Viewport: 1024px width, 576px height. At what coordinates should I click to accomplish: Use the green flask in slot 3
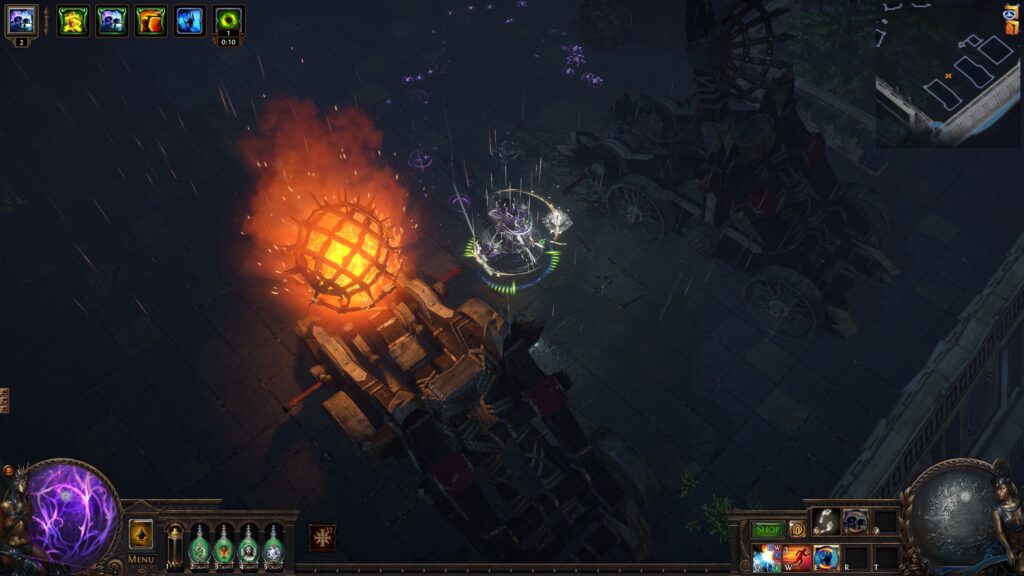coord(224,546)
